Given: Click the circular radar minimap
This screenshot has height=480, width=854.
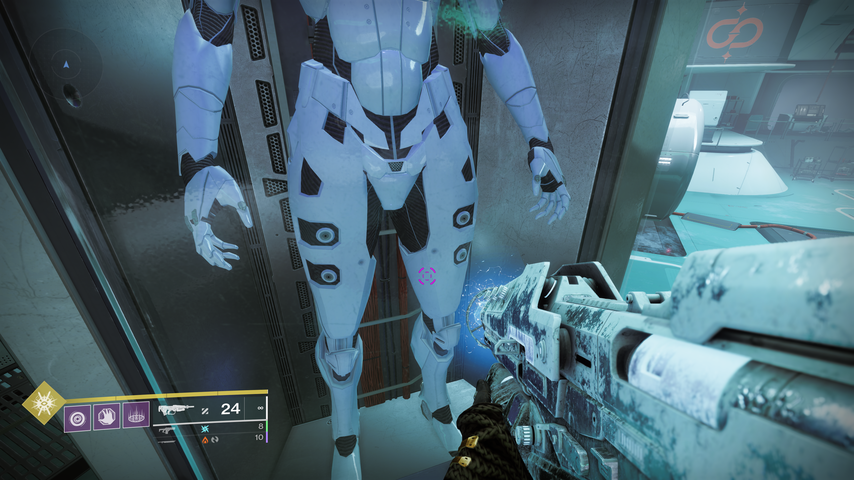Looking at the screenshot, I should [65, 68].
